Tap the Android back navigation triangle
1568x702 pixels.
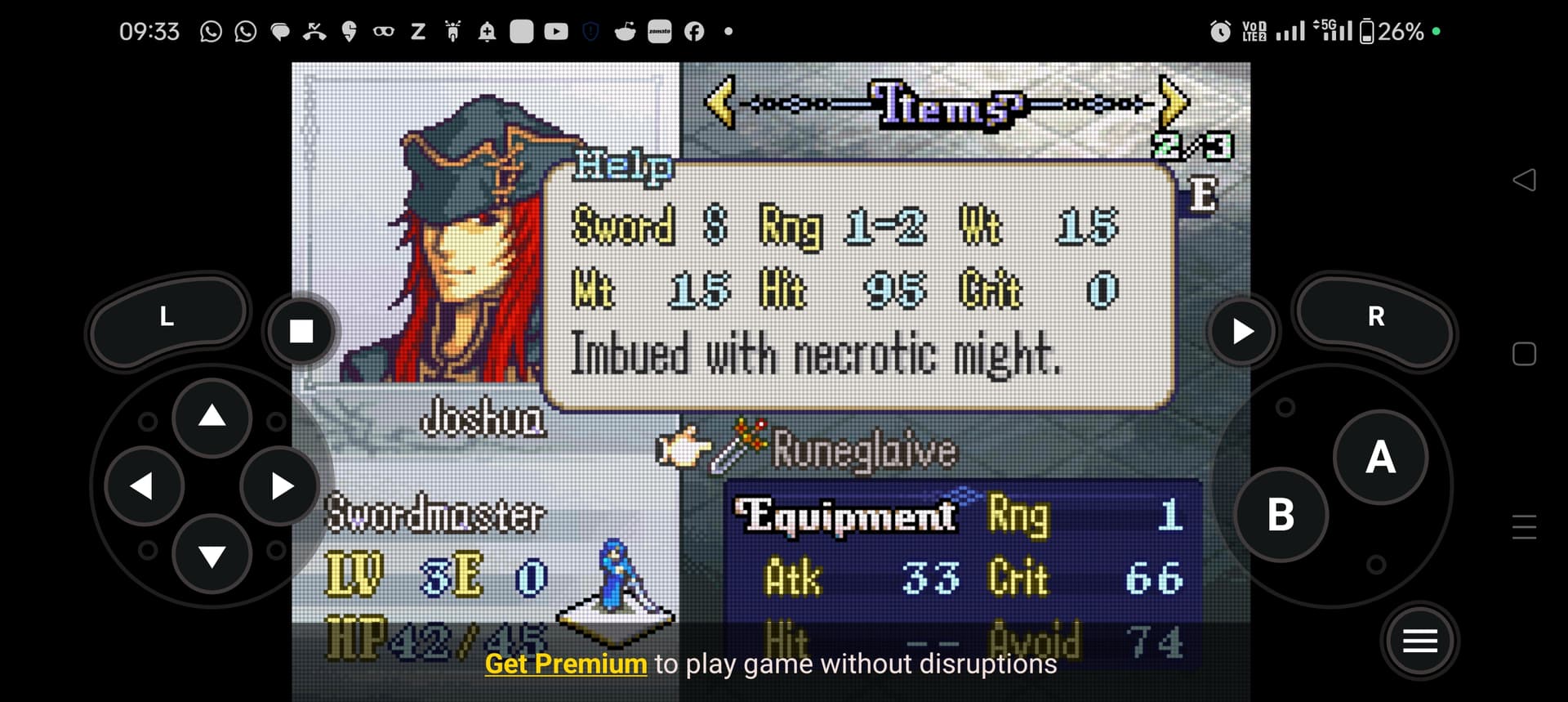point(1524,180)
